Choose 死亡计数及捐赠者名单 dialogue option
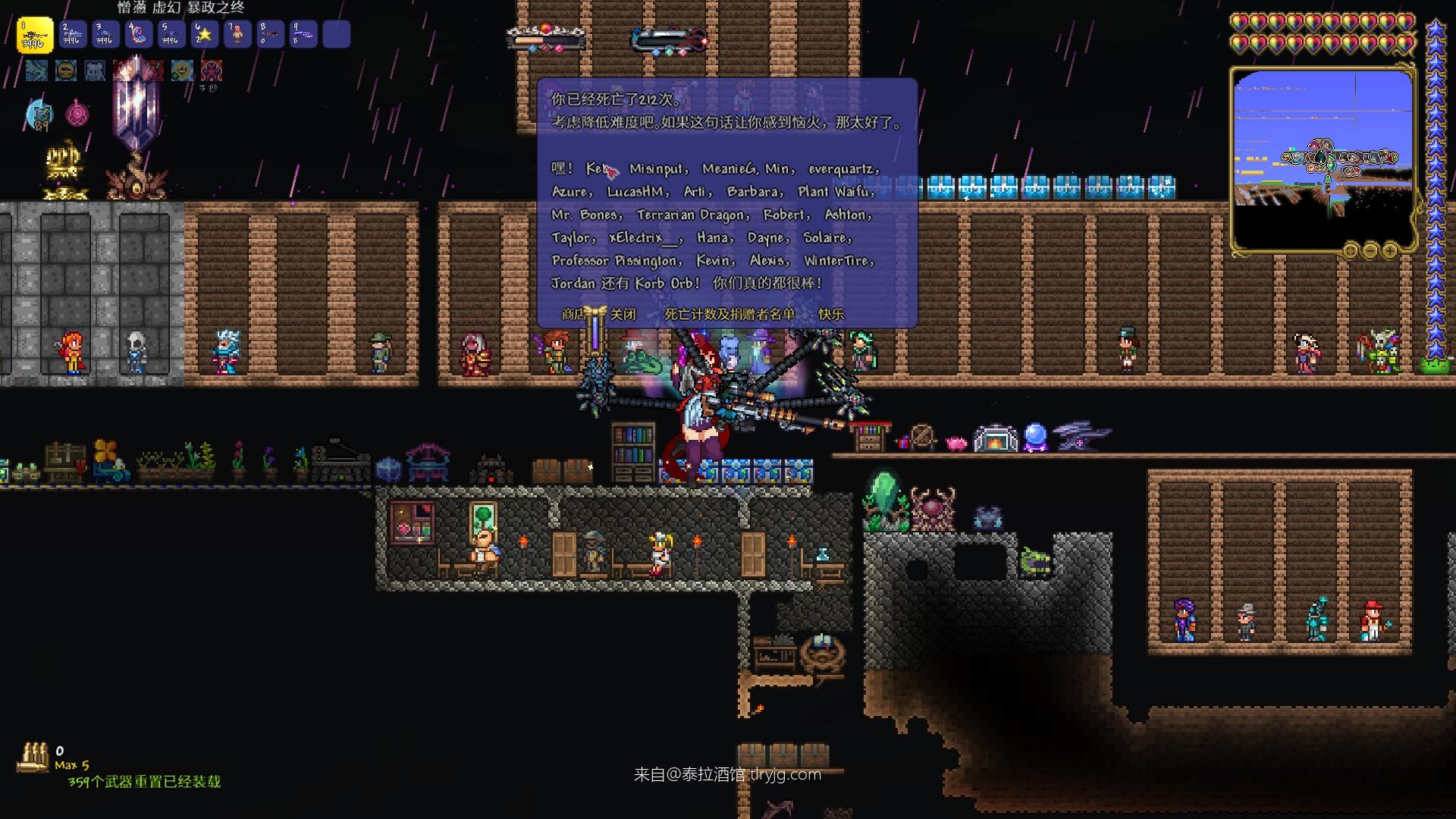The width and height of the screenshot is (1456, 819). 730,314
